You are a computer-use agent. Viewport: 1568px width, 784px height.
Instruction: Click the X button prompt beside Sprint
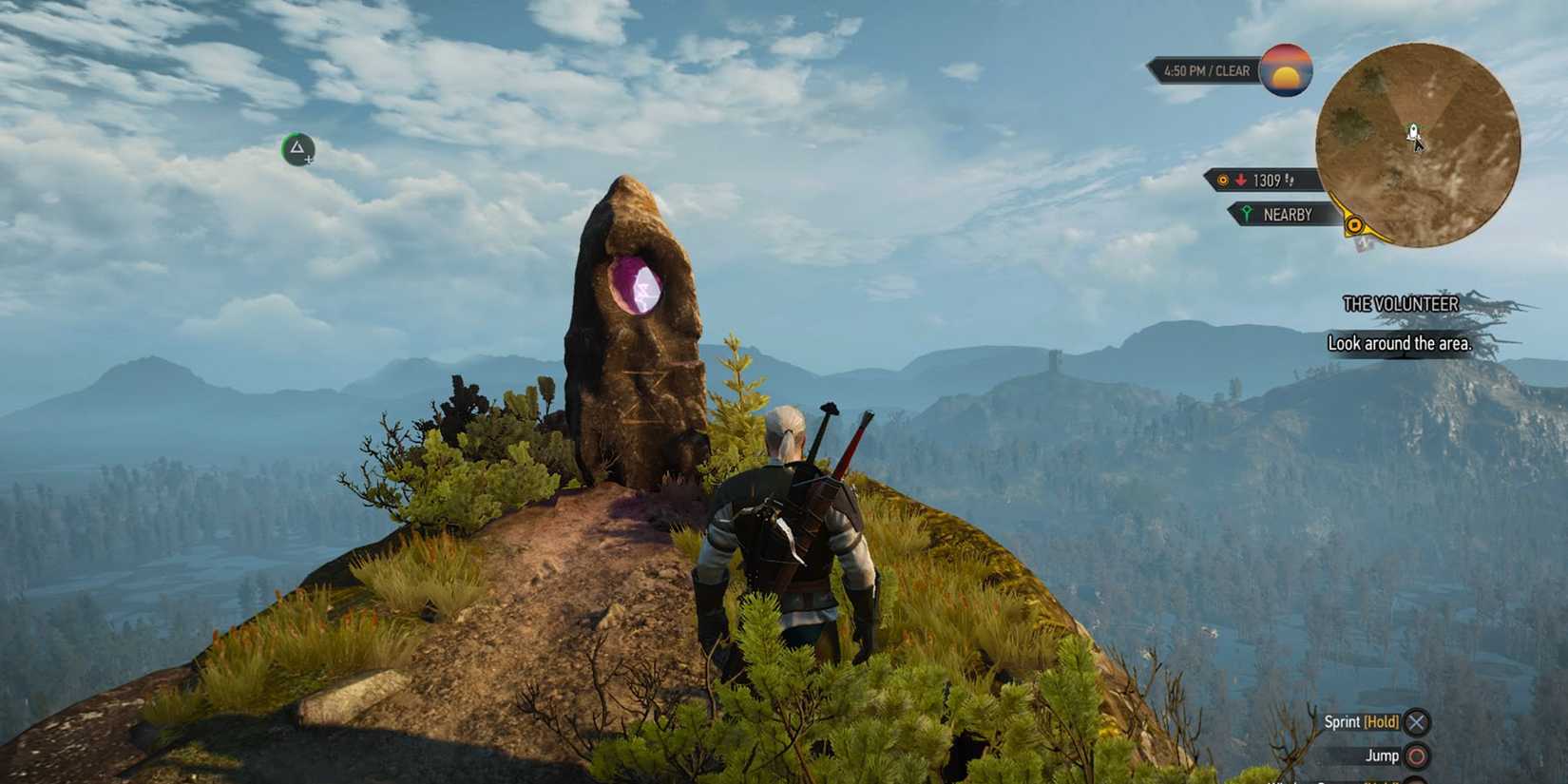pyautogui.click(x=1416, y=722)
